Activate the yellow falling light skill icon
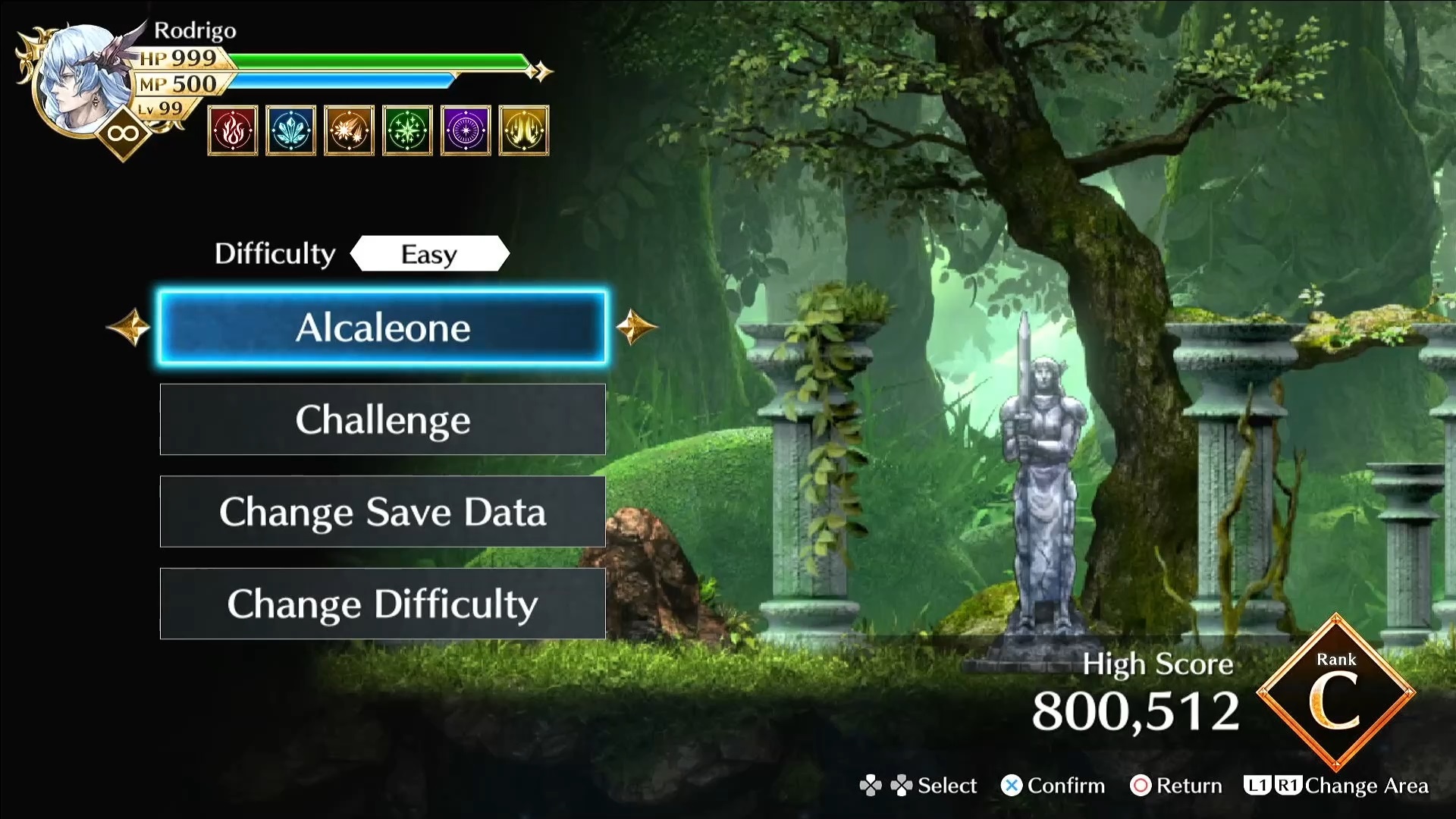 point(524,130)
